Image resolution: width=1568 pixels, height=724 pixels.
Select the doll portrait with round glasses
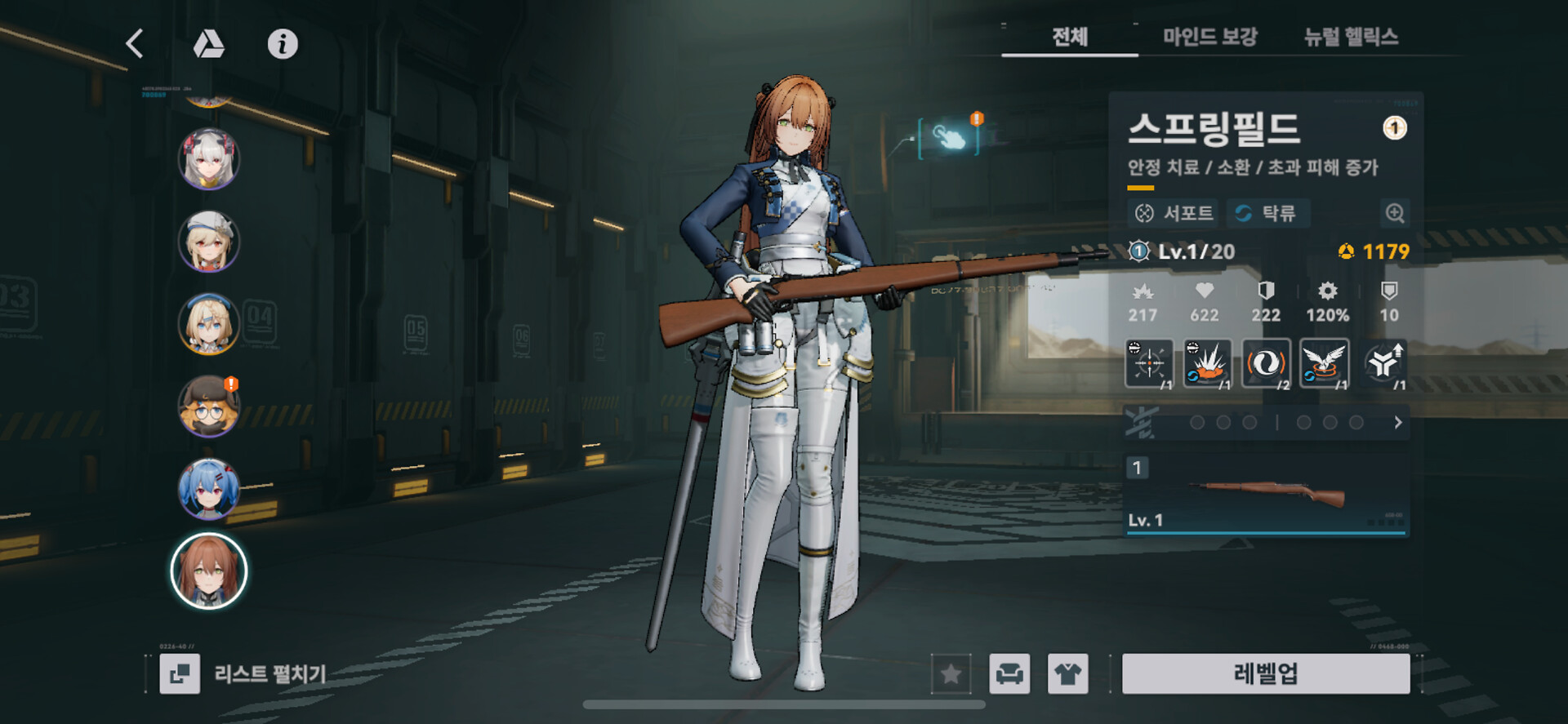[208, 406]
